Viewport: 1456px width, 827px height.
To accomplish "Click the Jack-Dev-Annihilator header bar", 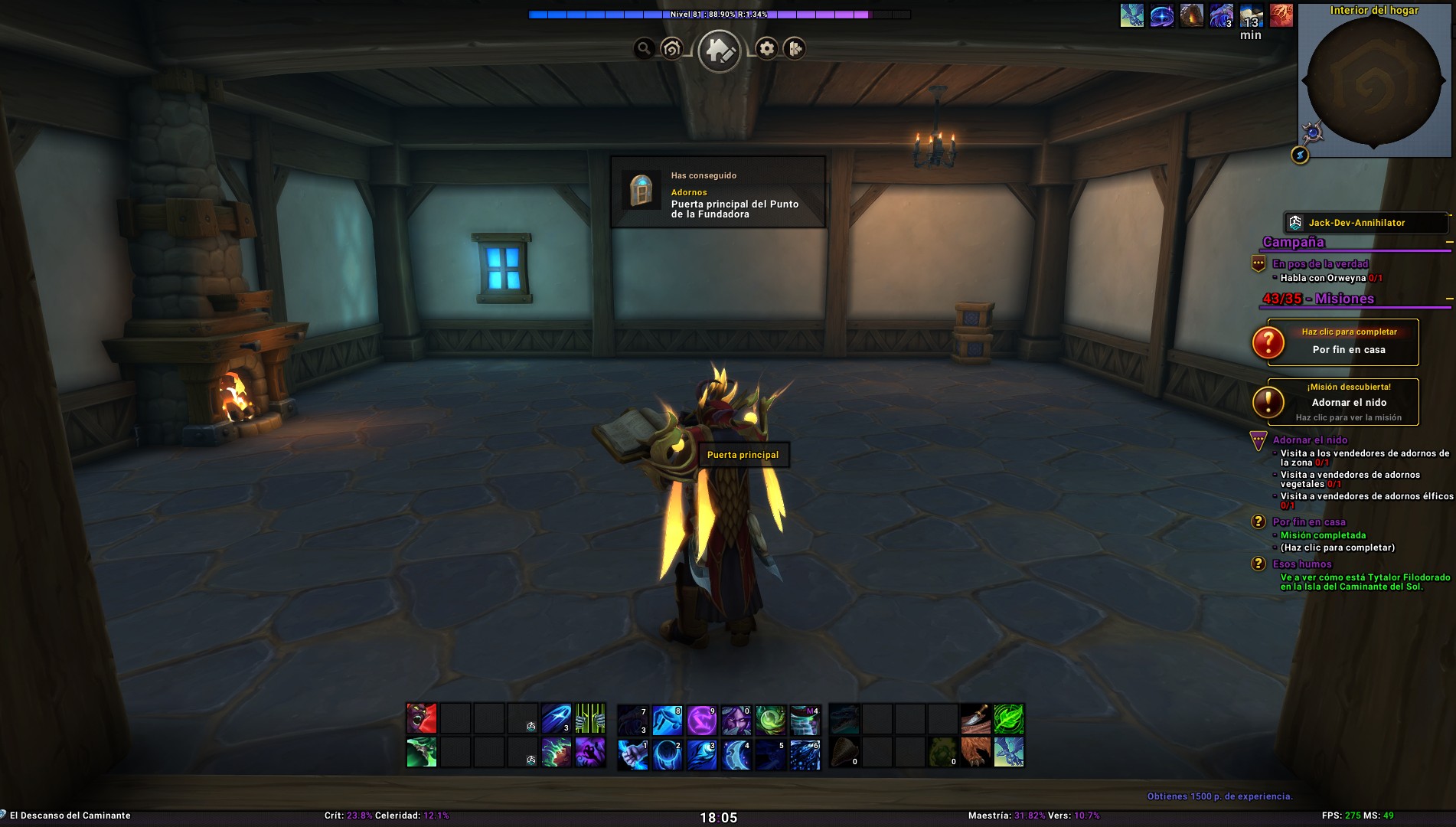I will point(1365,223).
